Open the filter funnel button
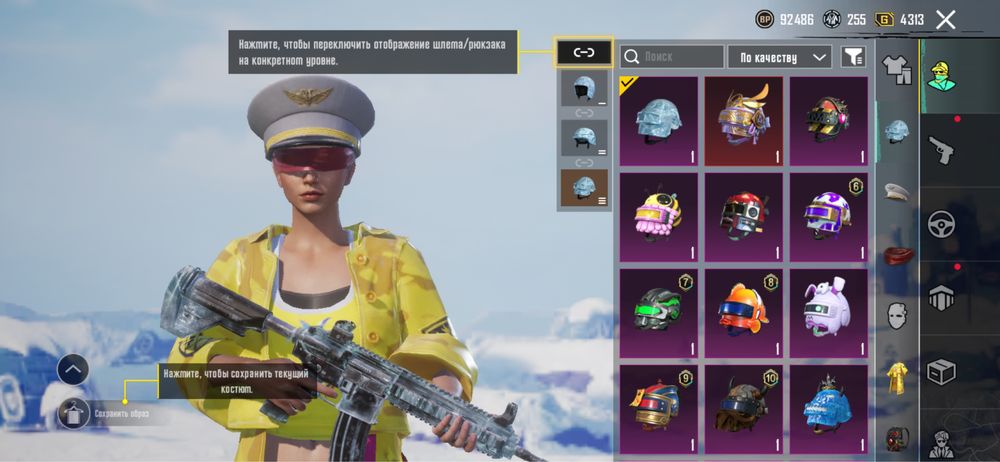 [x=852, y=57]
